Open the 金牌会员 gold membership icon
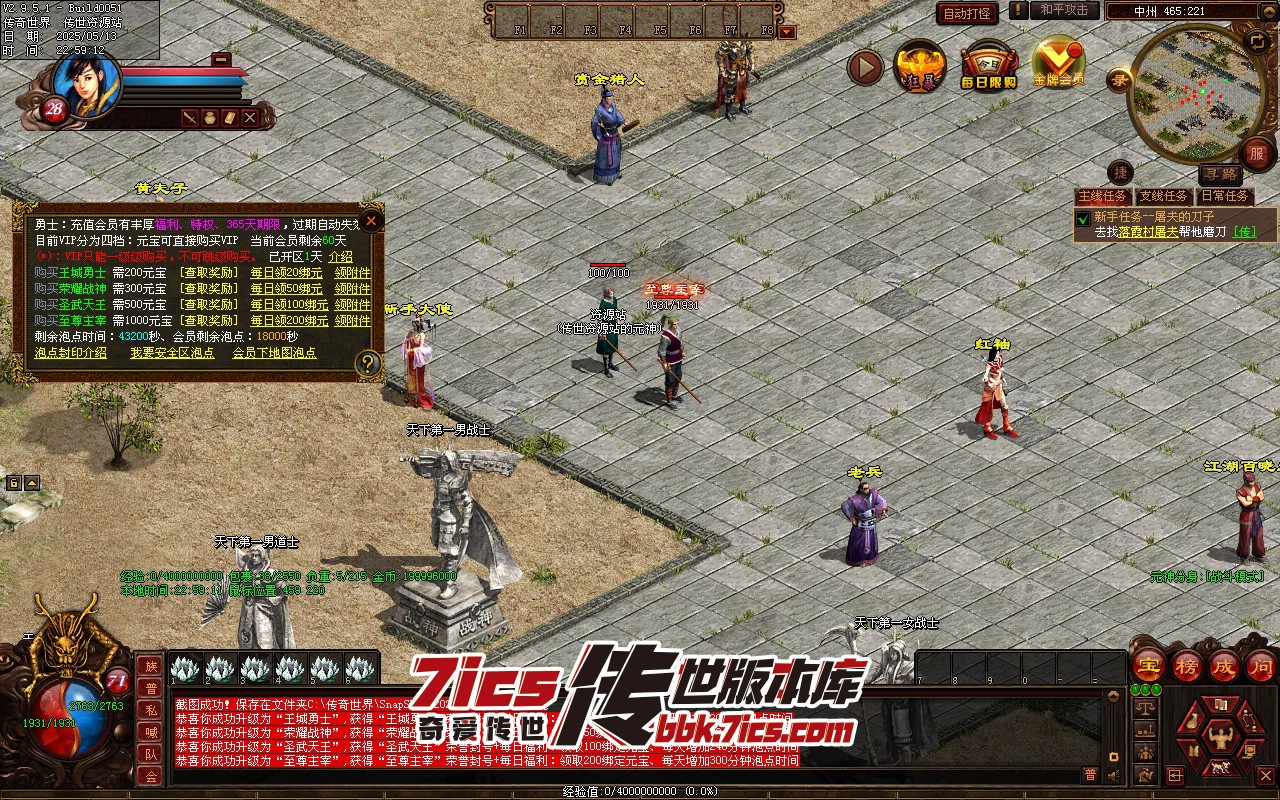This screenshot has width=1280, height=800. click(1058, 64)
